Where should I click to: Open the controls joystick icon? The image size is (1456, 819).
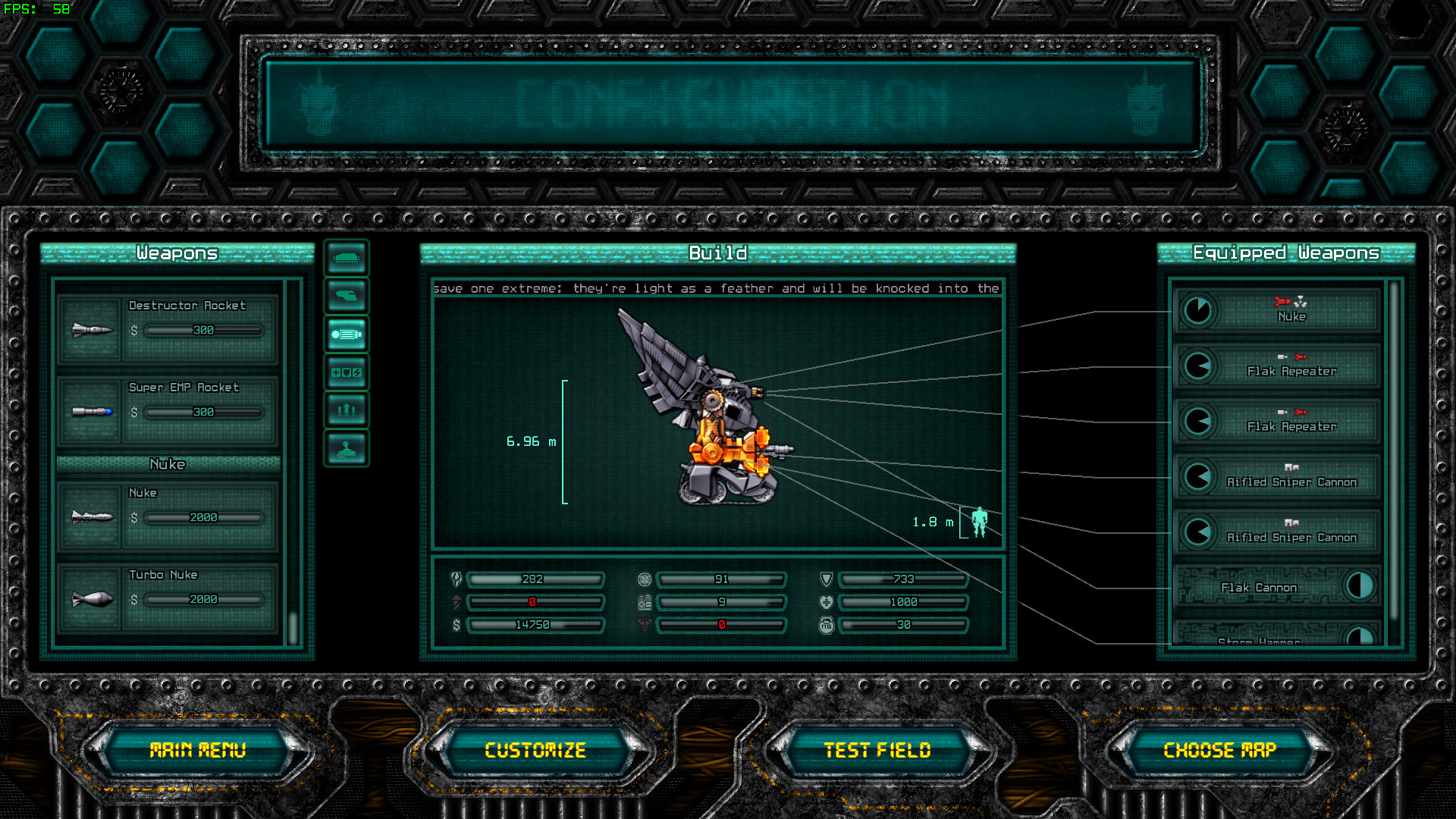(346, 447)
